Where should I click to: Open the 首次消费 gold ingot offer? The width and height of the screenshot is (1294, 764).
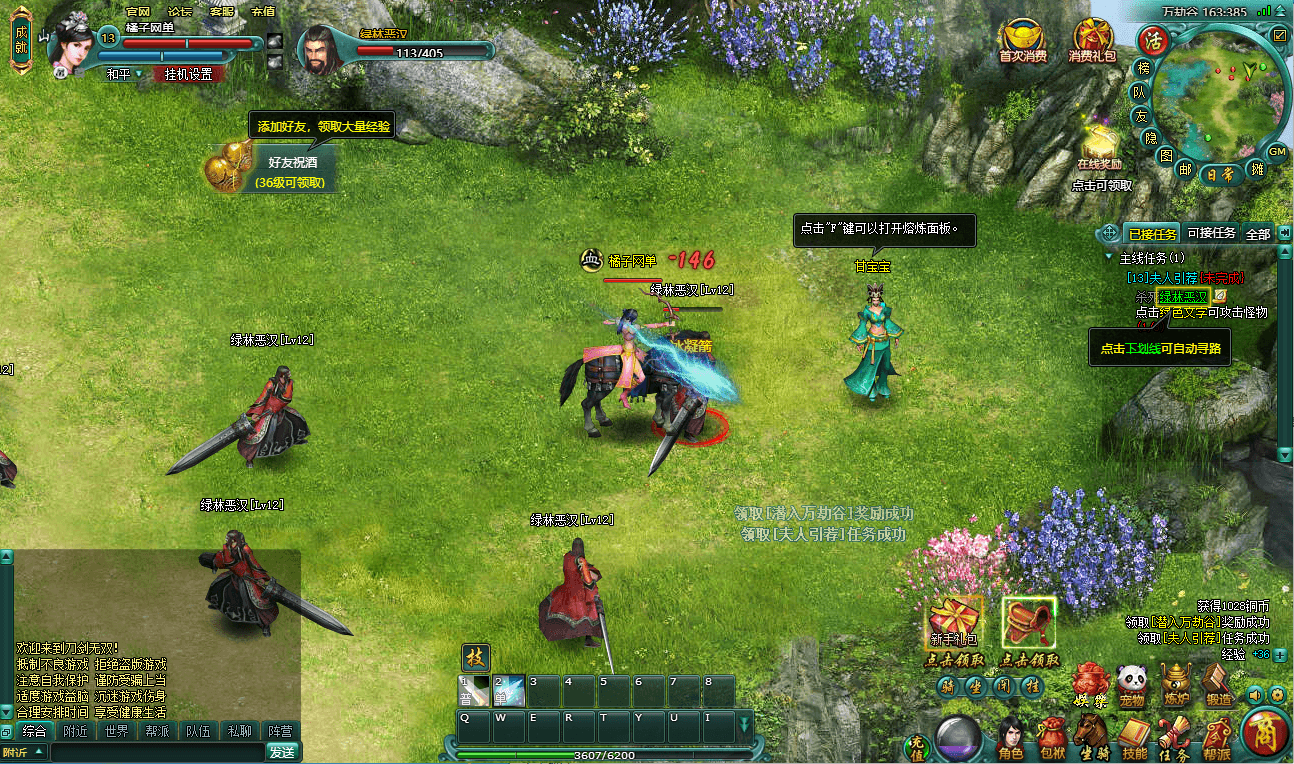point(1022,41)
